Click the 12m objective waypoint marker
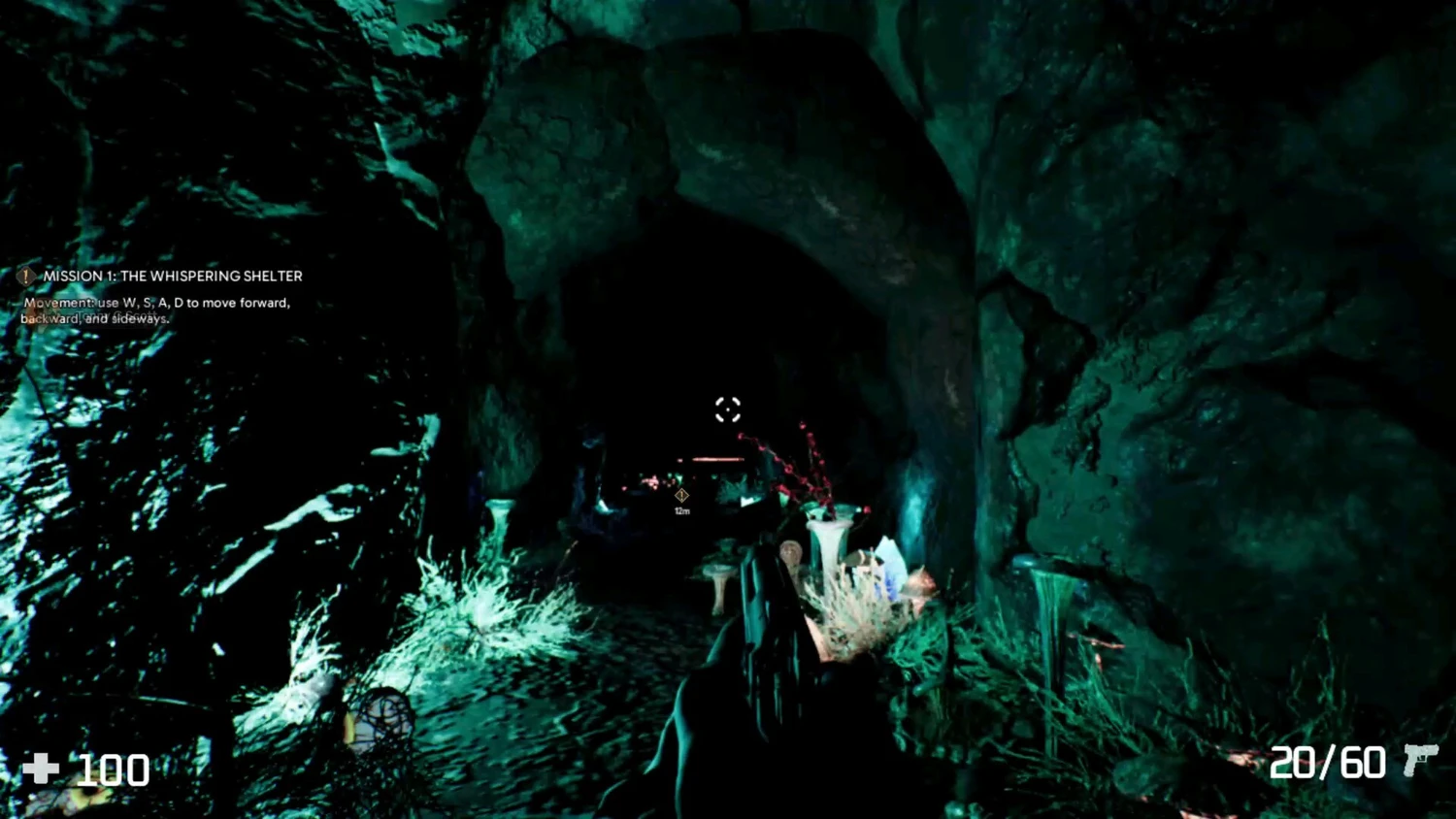 pos(681,496)
